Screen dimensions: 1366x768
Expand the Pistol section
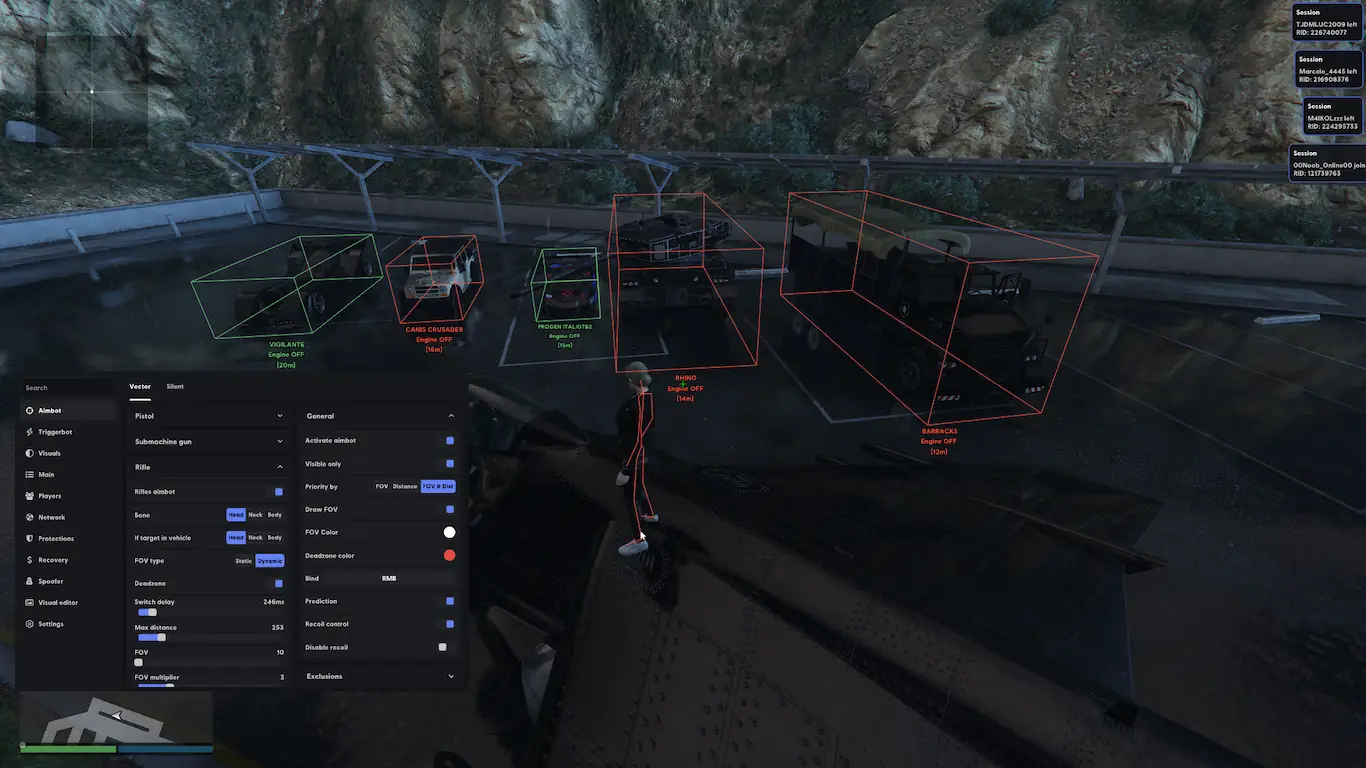209,416
